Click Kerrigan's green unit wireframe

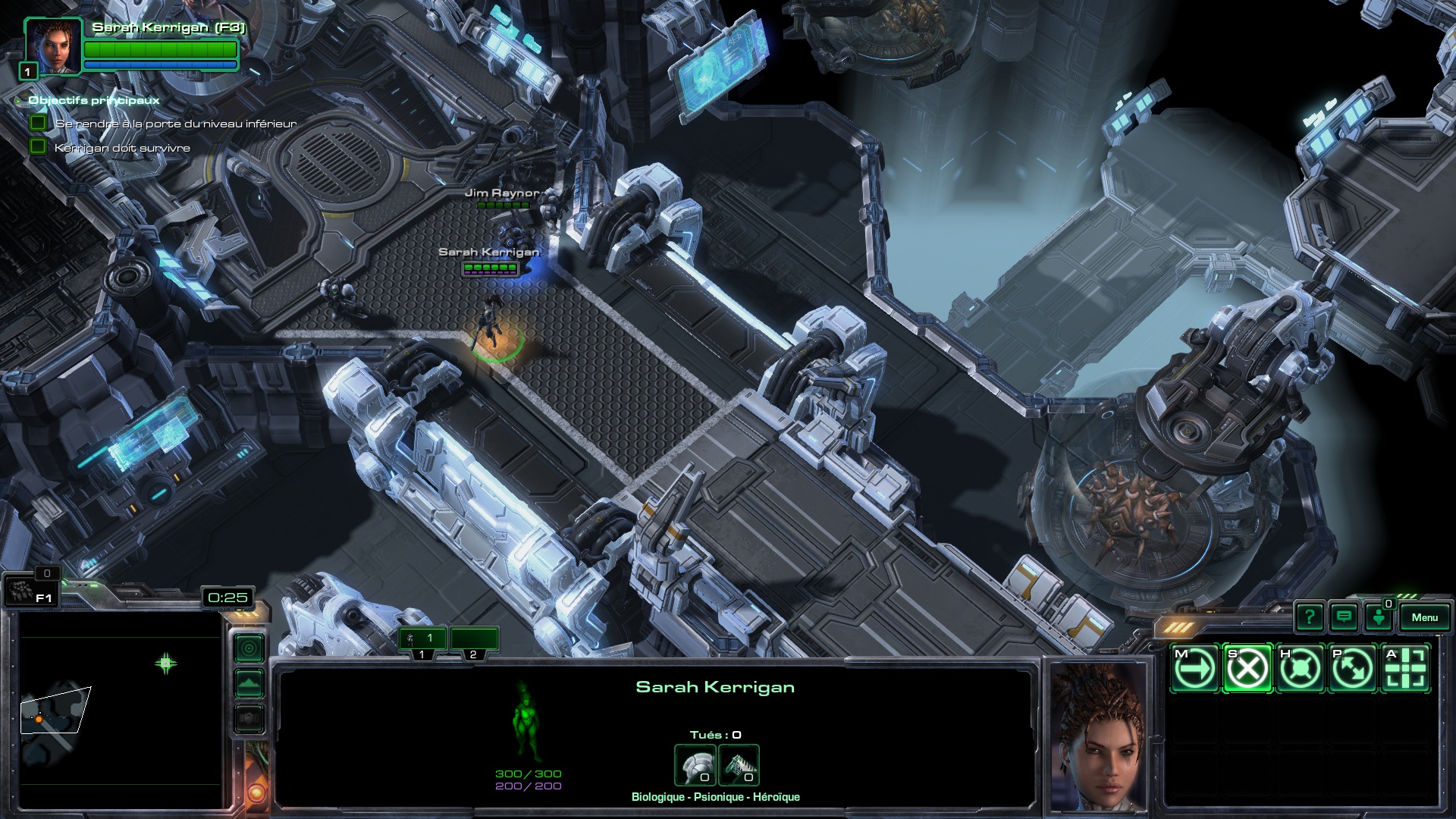[x=525, y=720]
